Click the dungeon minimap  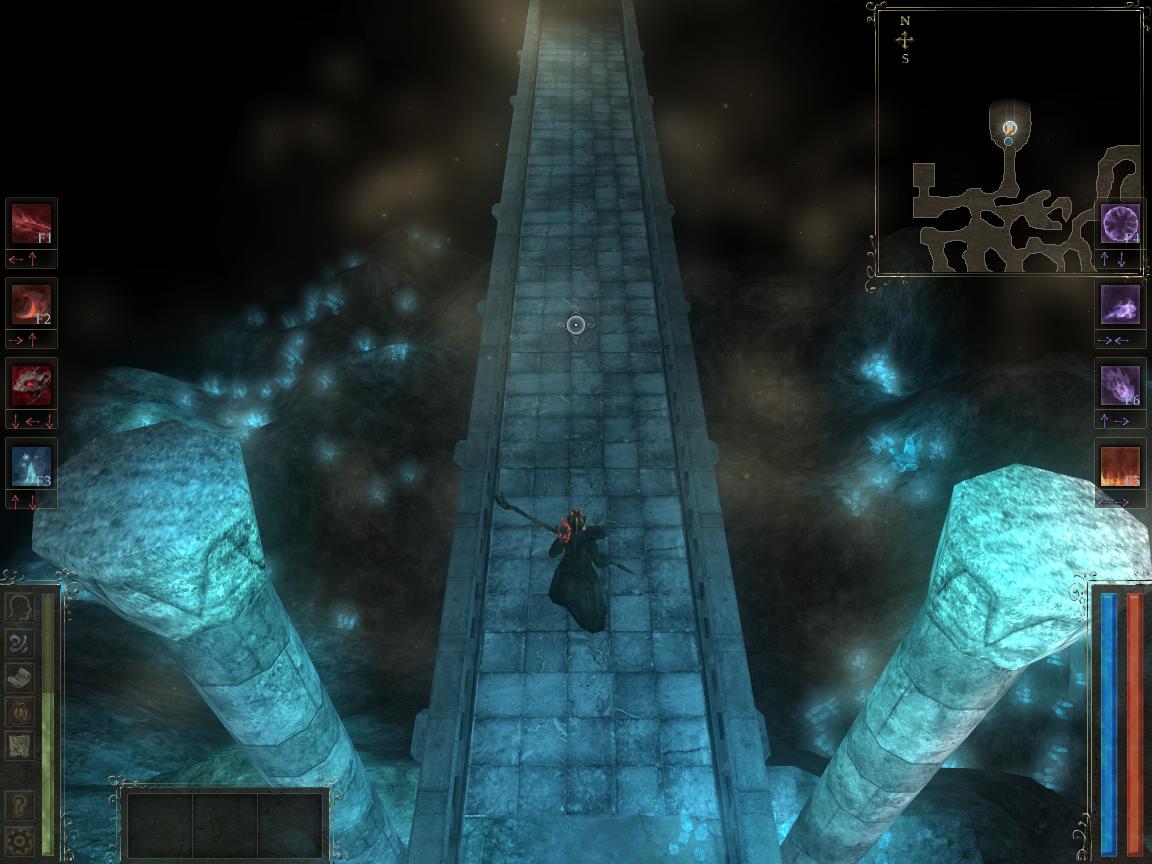coord(1008,140)
